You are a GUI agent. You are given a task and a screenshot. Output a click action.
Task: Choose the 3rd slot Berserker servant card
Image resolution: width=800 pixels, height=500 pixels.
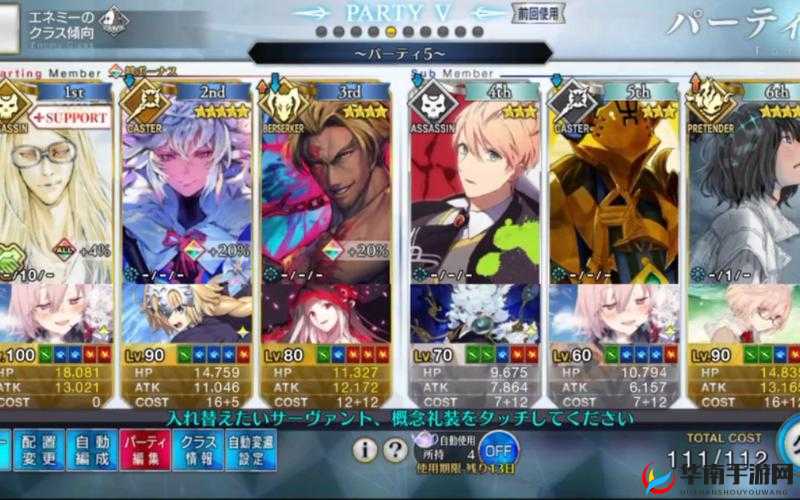coord(326,190)
